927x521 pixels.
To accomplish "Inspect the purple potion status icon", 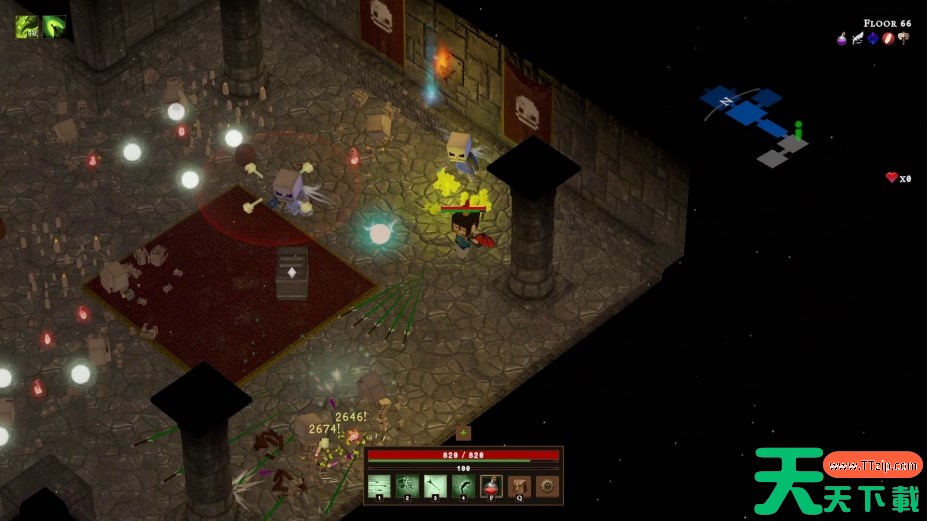I will coord(842,39).
